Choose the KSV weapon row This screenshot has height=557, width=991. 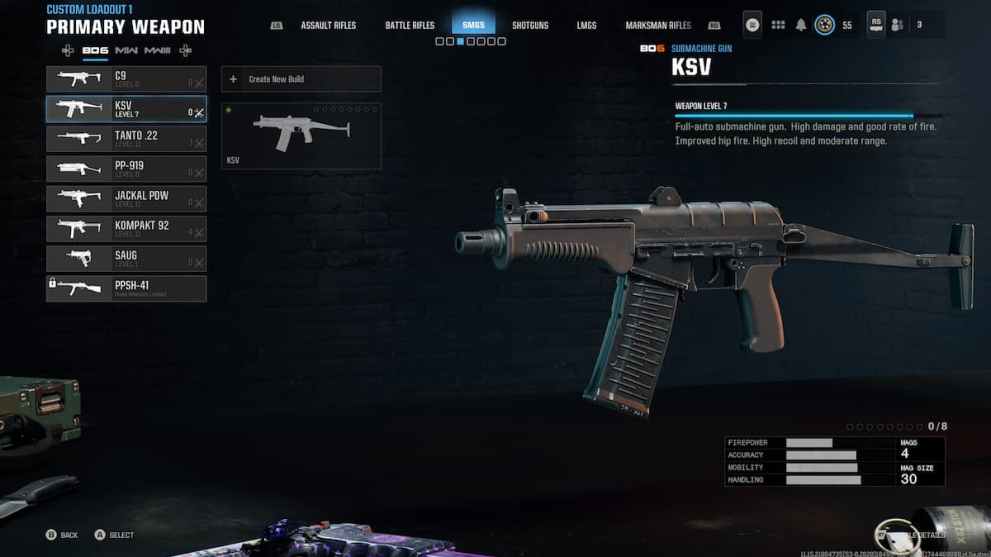(x=126, y=109)
